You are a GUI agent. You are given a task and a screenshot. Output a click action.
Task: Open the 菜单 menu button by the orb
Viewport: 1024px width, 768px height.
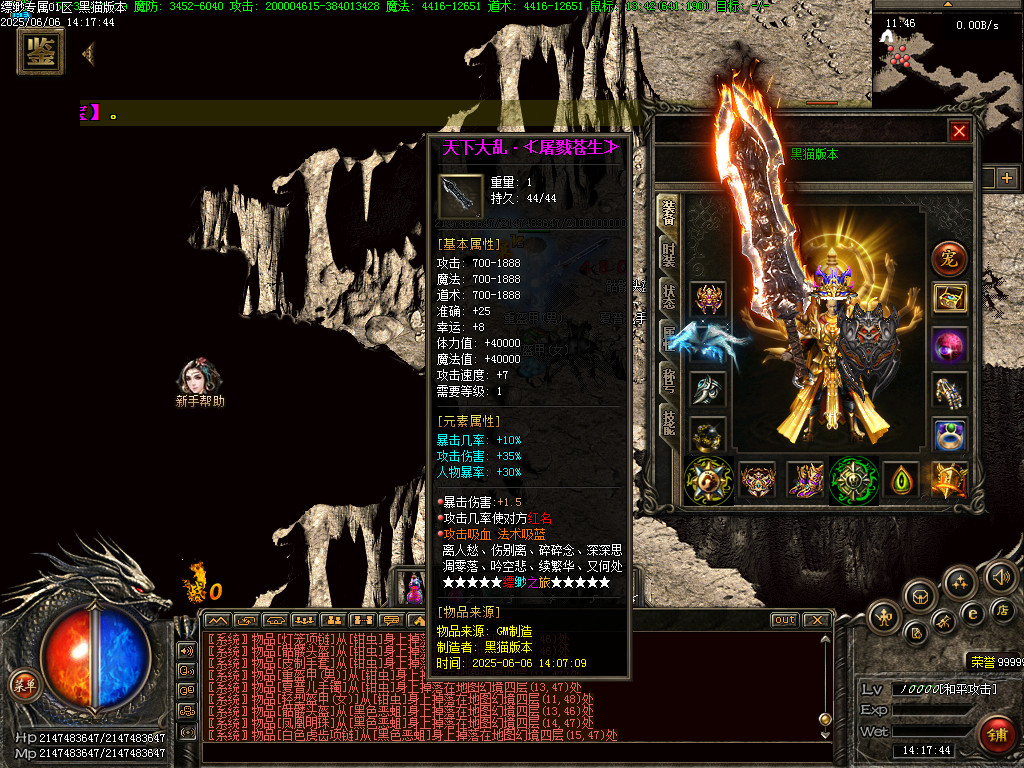22,684
